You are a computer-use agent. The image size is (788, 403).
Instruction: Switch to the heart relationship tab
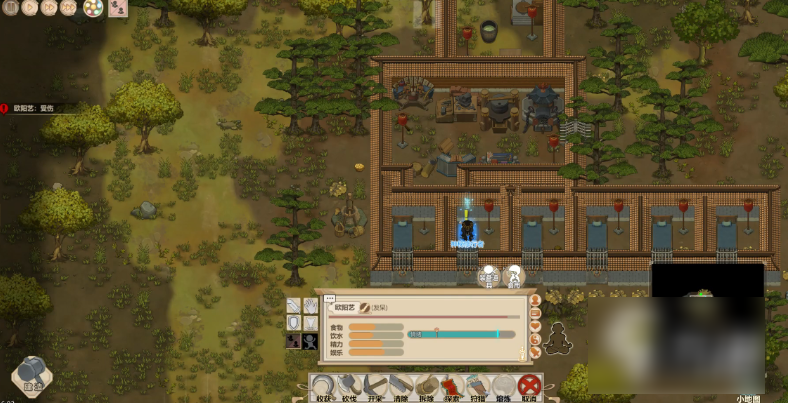coord(537,325)
